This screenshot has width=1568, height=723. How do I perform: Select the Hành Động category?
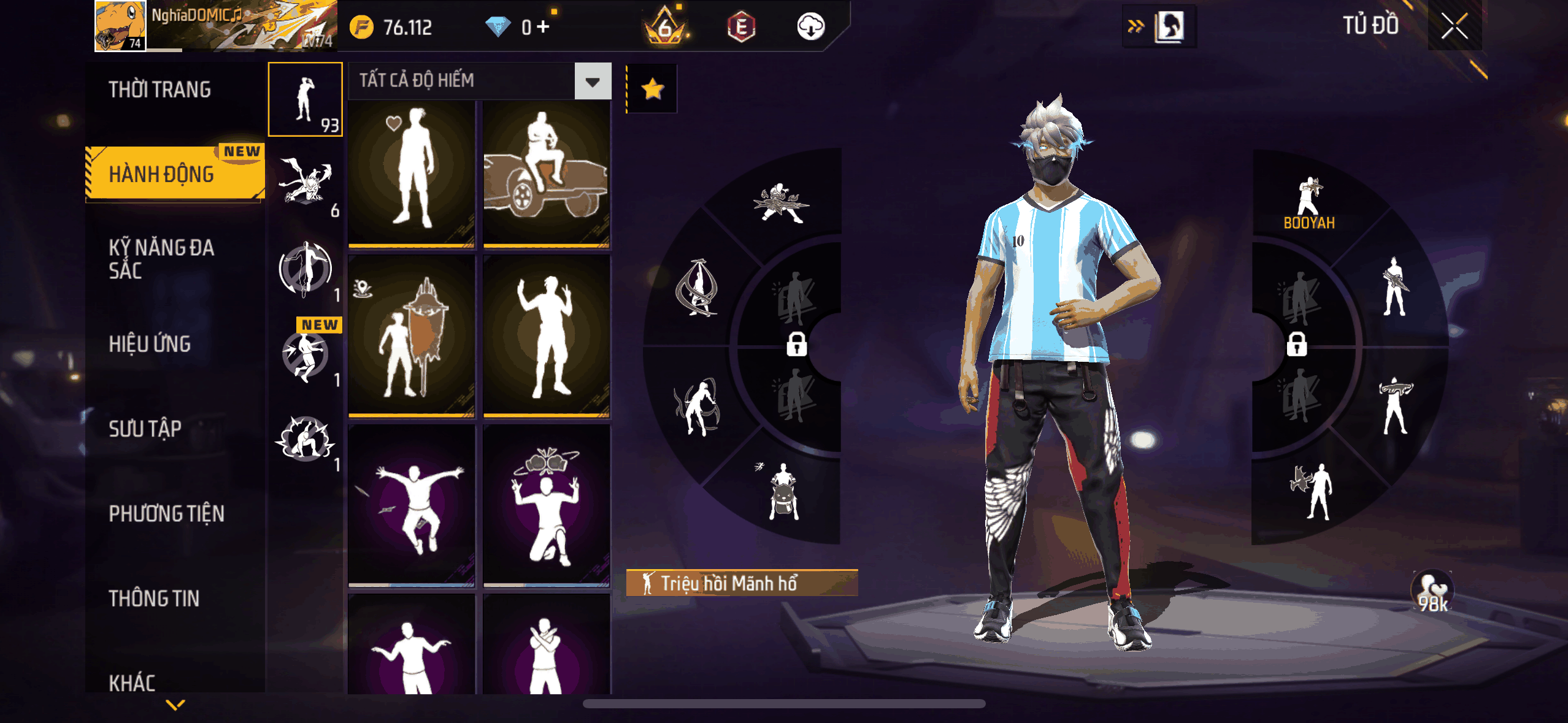pyautogui.click(x=162, y=174)
